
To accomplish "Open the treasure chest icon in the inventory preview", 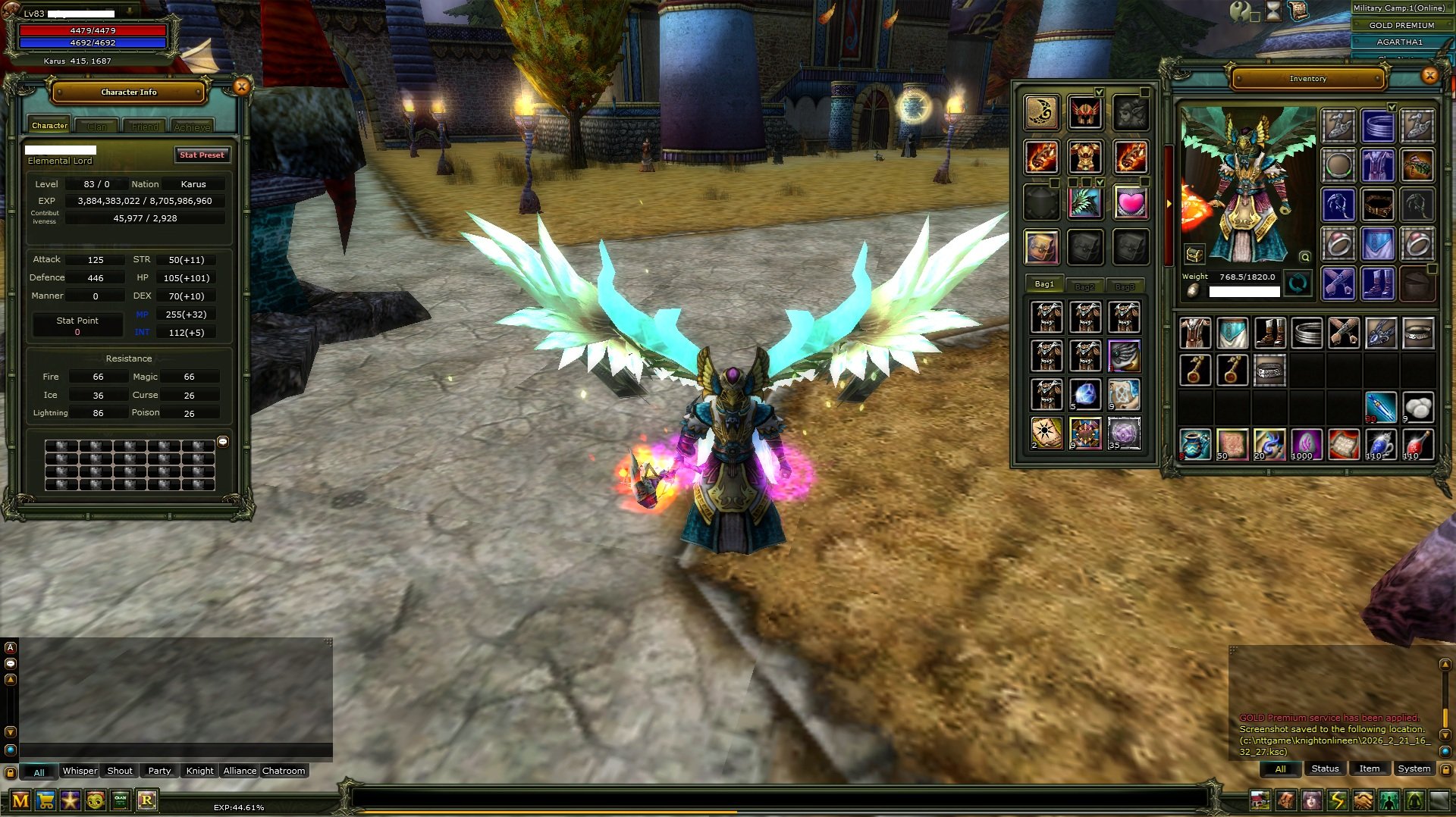I will click(x=1195, y=255).
